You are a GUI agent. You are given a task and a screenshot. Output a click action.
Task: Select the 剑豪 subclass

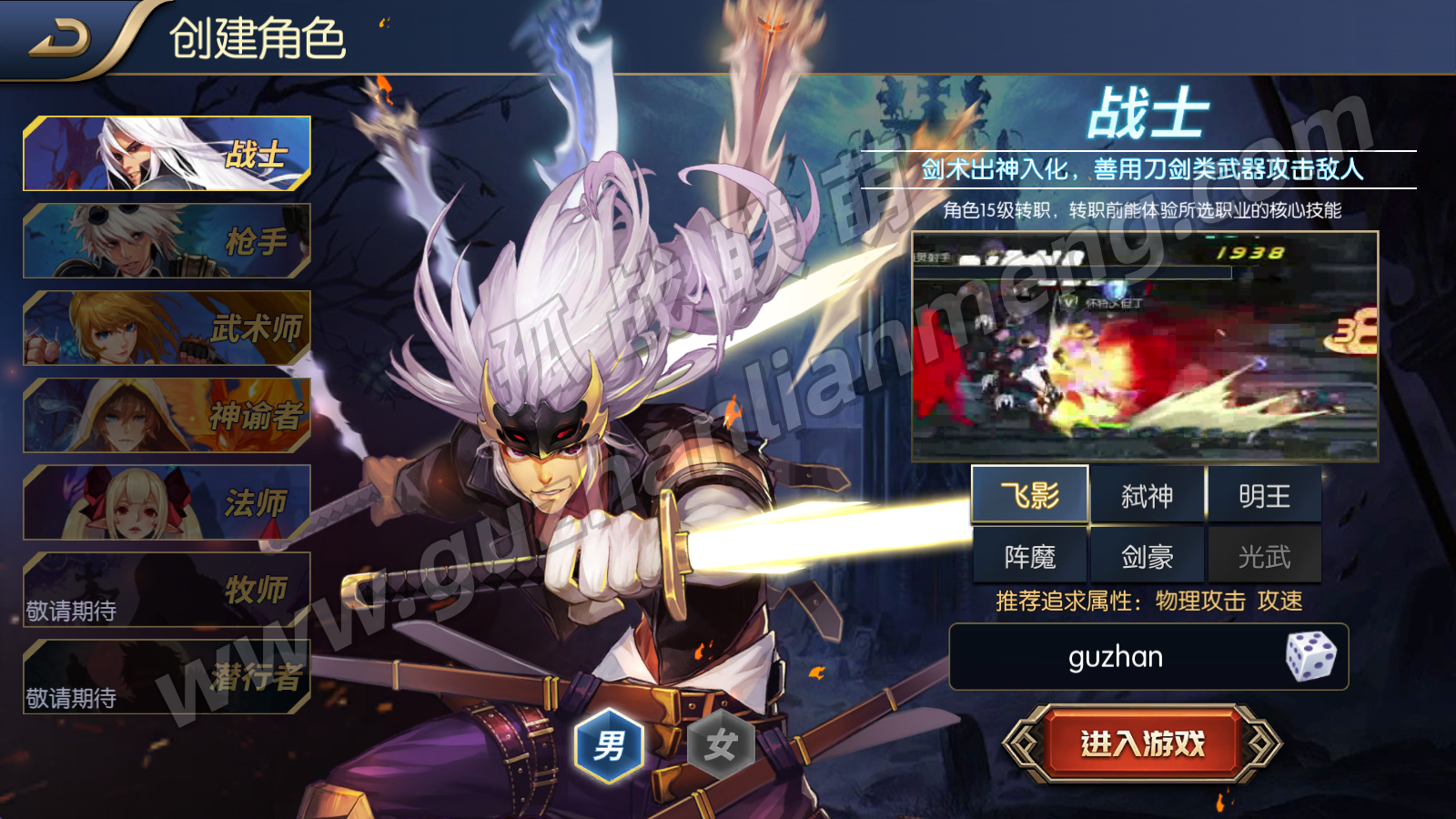(x=1147, y=556)
